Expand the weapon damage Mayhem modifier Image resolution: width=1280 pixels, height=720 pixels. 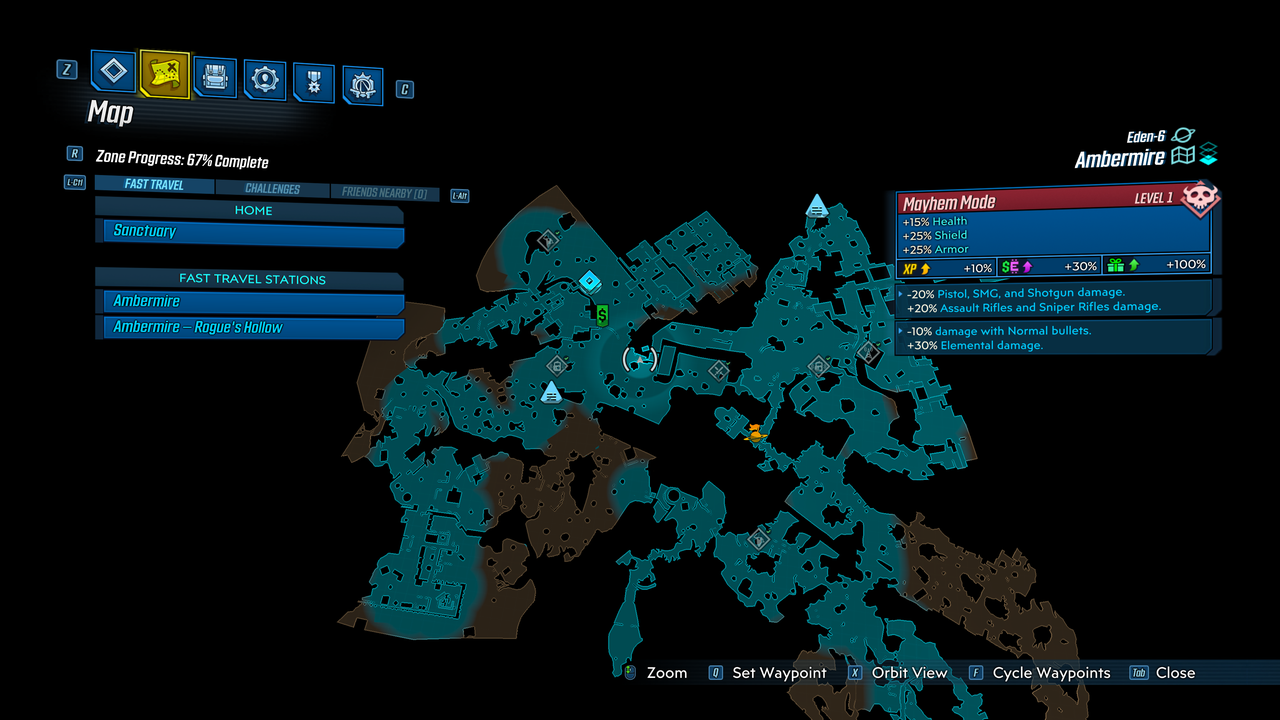(1055, 300)
